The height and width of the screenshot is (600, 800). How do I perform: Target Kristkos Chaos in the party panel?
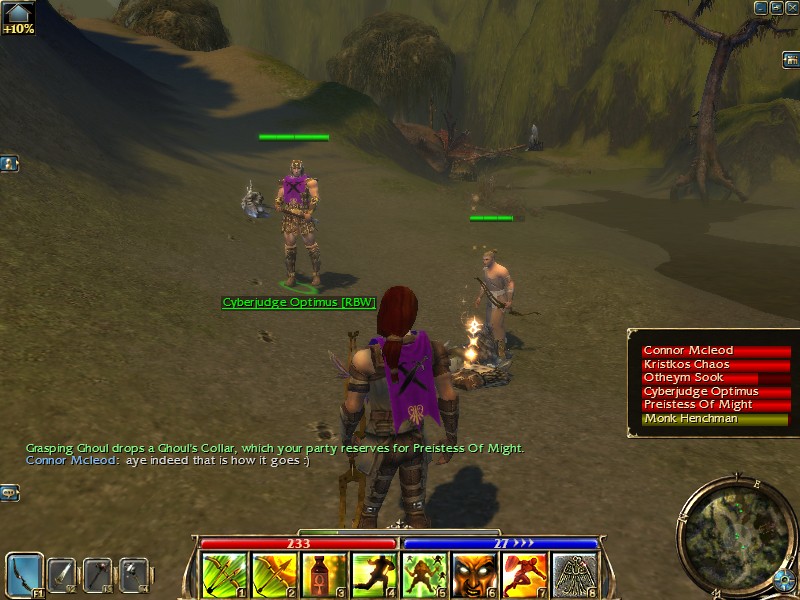point(715,365)
